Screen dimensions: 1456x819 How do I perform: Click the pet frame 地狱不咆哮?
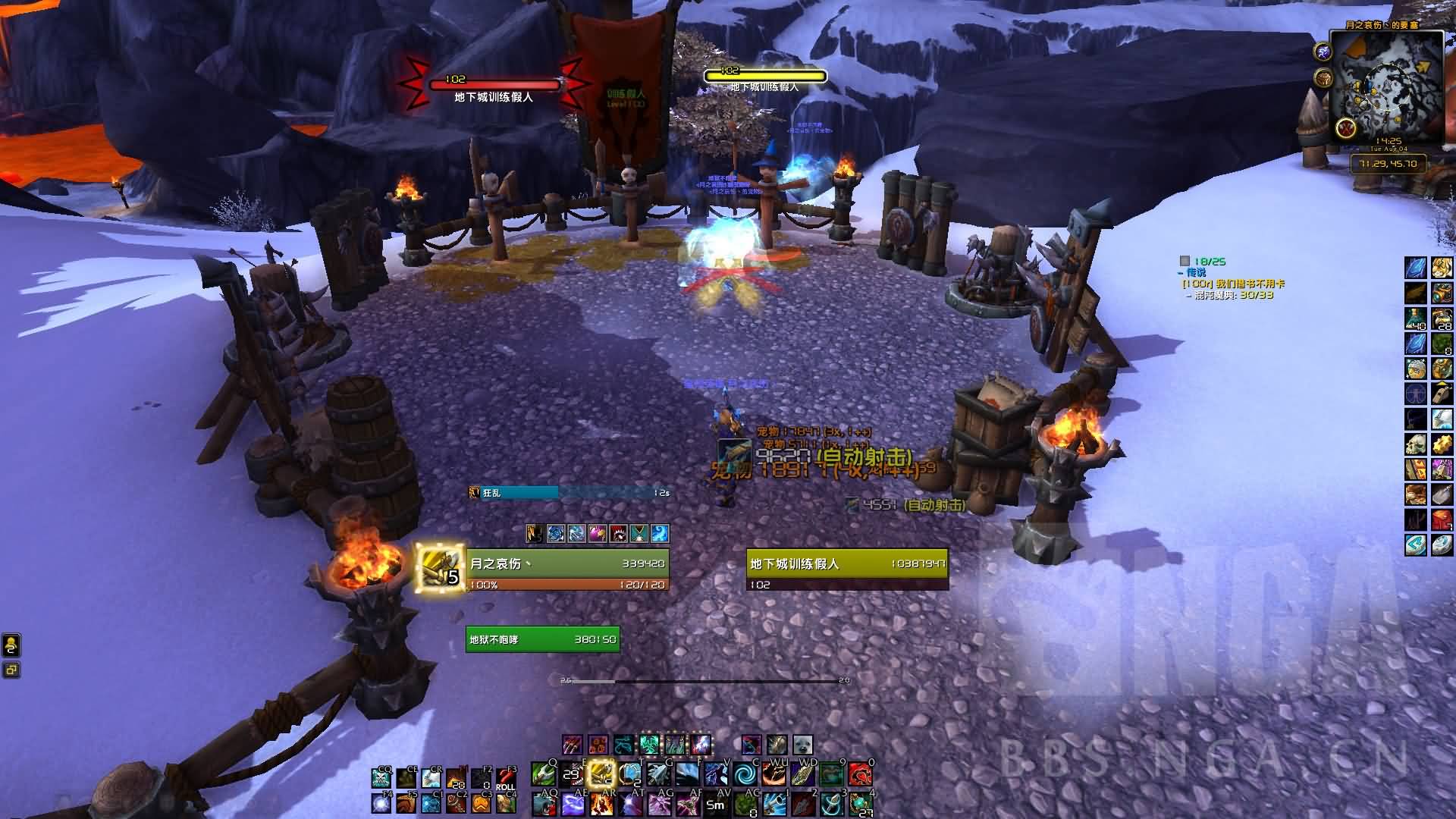542,639
